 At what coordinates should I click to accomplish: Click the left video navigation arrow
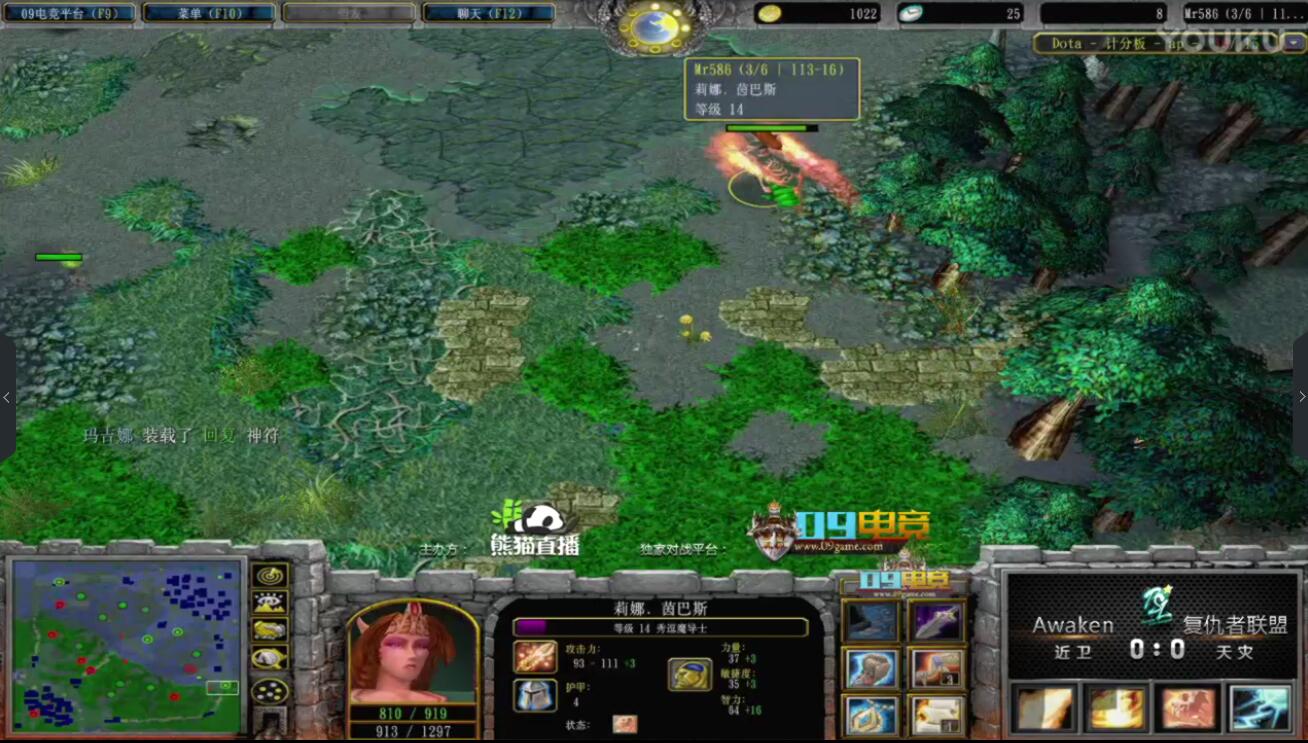click(x=7, y=397)
